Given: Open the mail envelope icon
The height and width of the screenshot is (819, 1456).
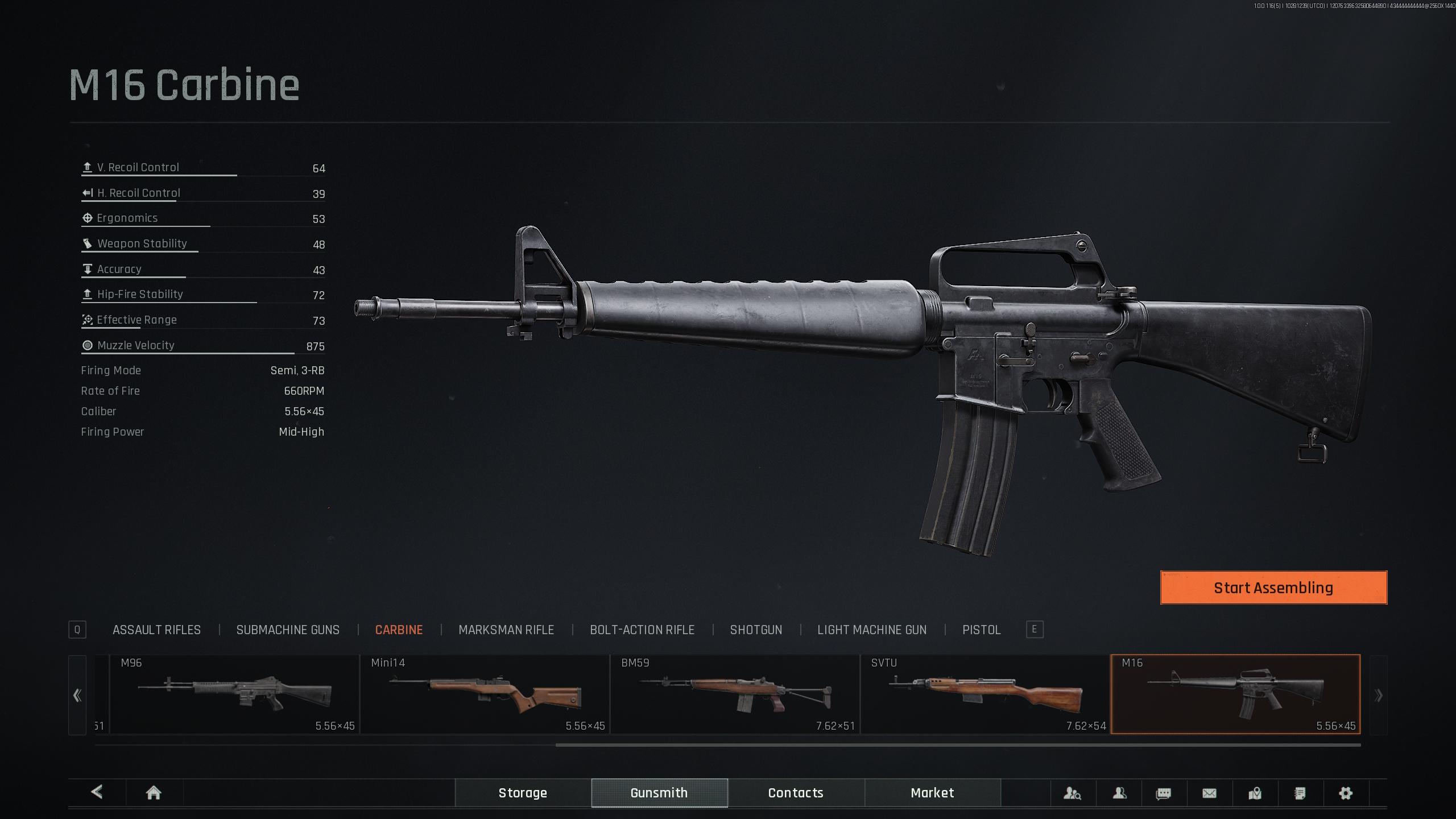Looking at the screenshot, I should [x=1209, y=793].
